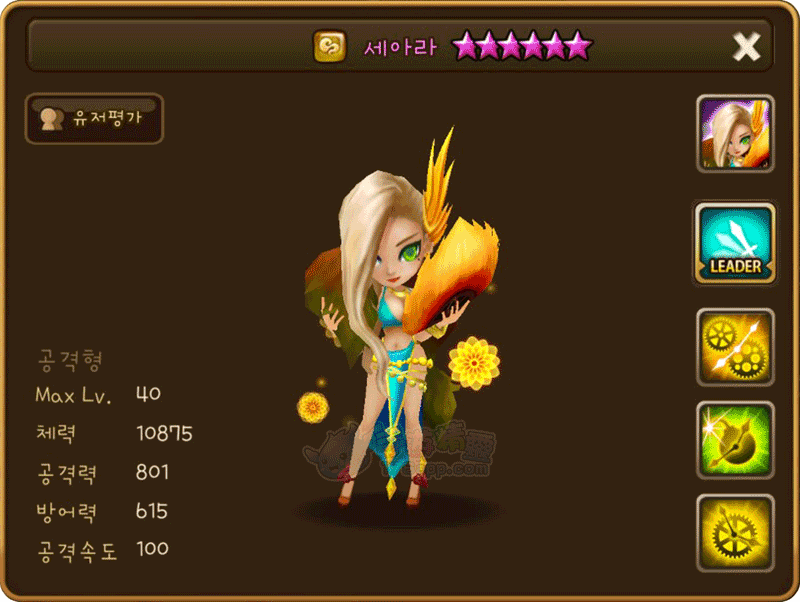Click the gold element badge beside 세아라
Viewport: 800px width, 602px height.
pos(329,46)
